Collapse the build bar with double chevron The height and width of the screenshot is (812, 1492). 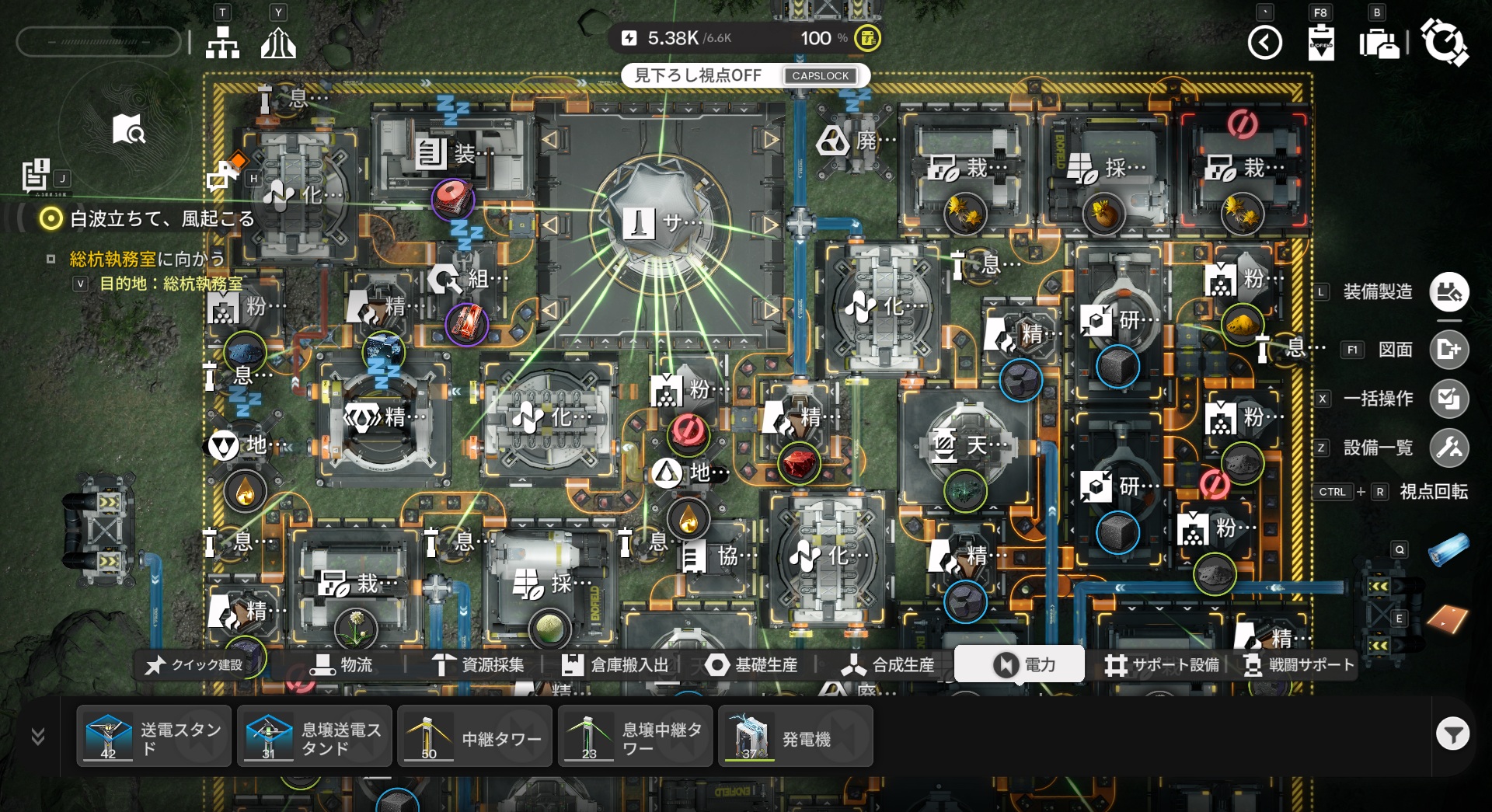point(37,736)
